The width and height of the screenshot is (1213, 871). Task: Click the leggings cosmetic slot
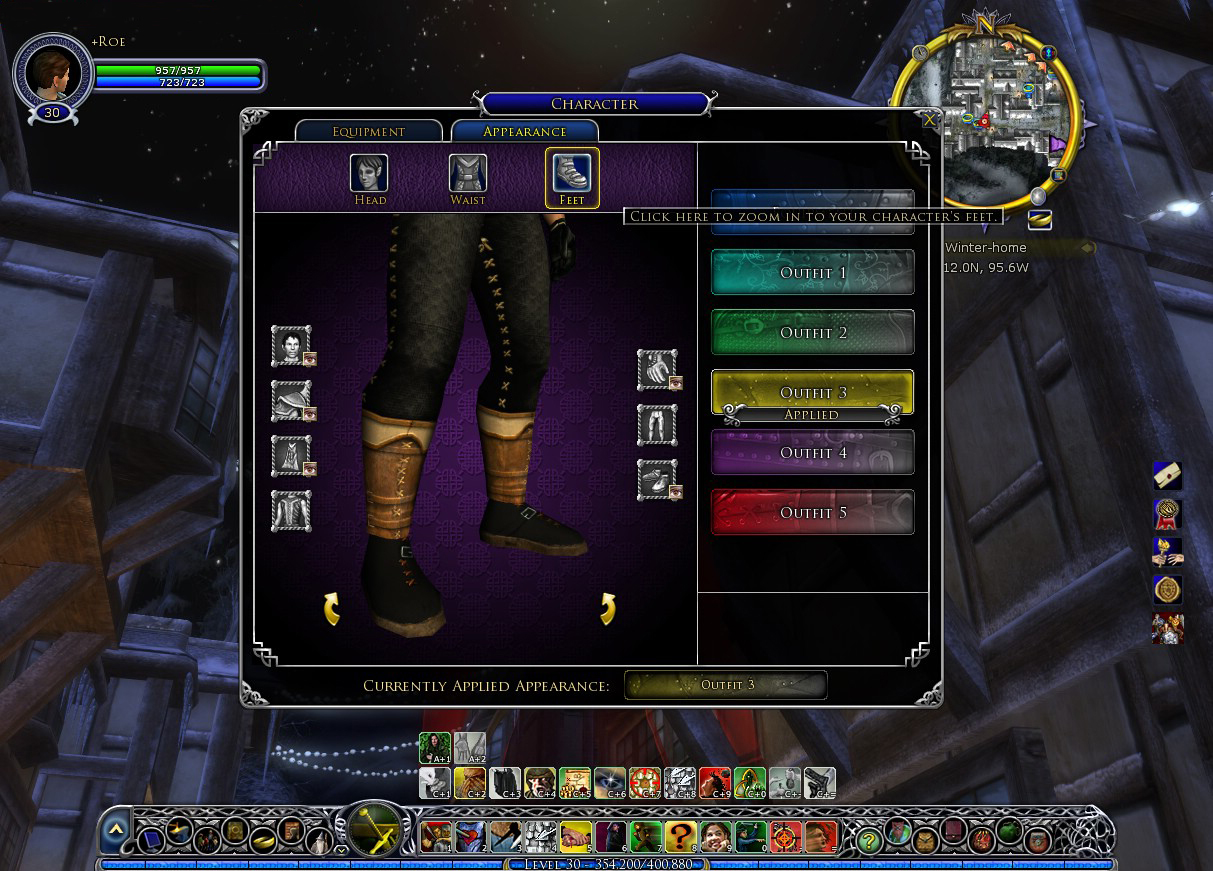click(657, 425)
